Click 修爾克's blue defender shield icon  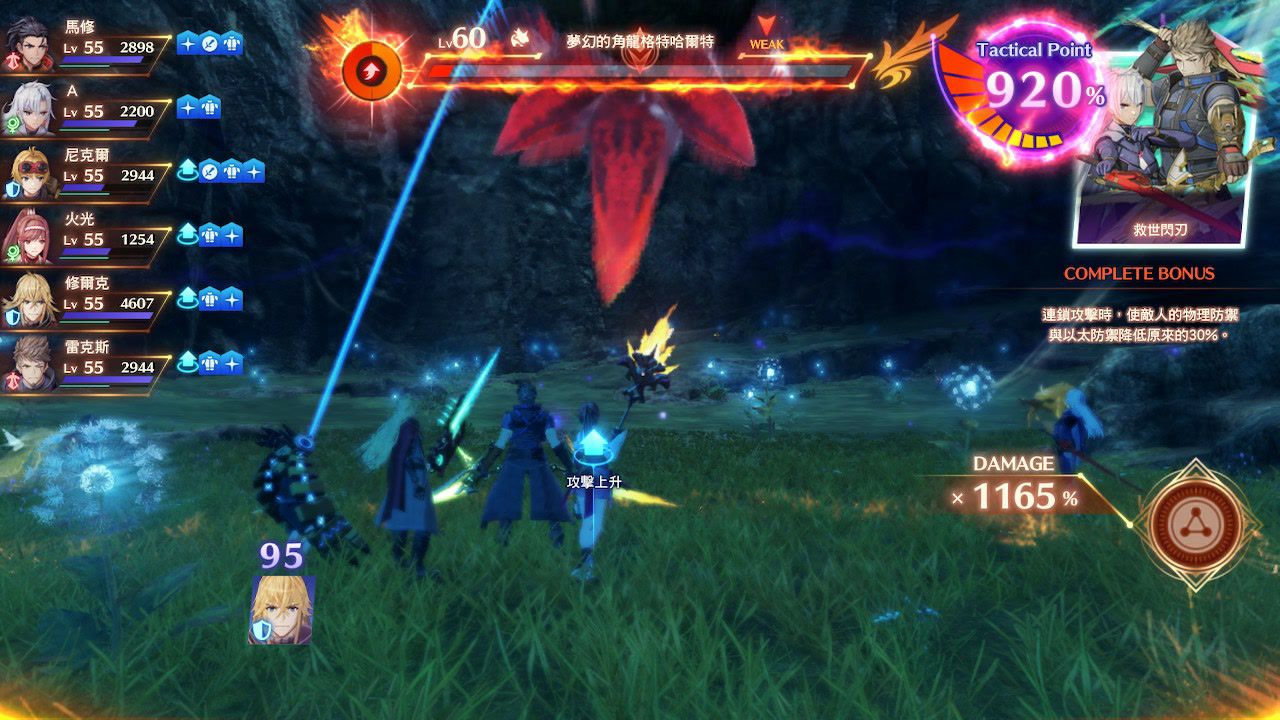point(13,315)
